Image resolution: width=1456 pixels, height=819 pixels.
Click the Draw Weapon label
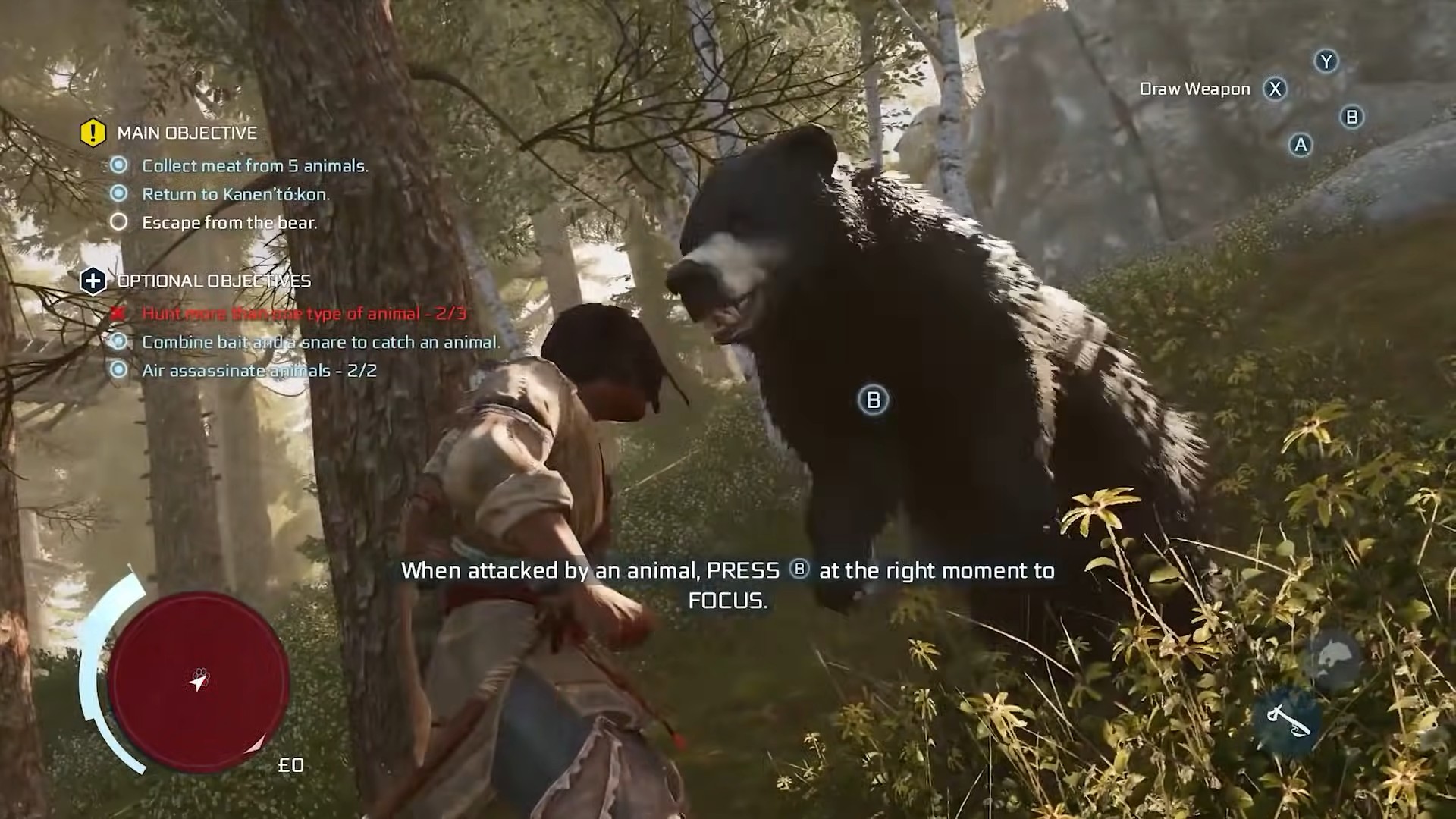(1194, 89)
